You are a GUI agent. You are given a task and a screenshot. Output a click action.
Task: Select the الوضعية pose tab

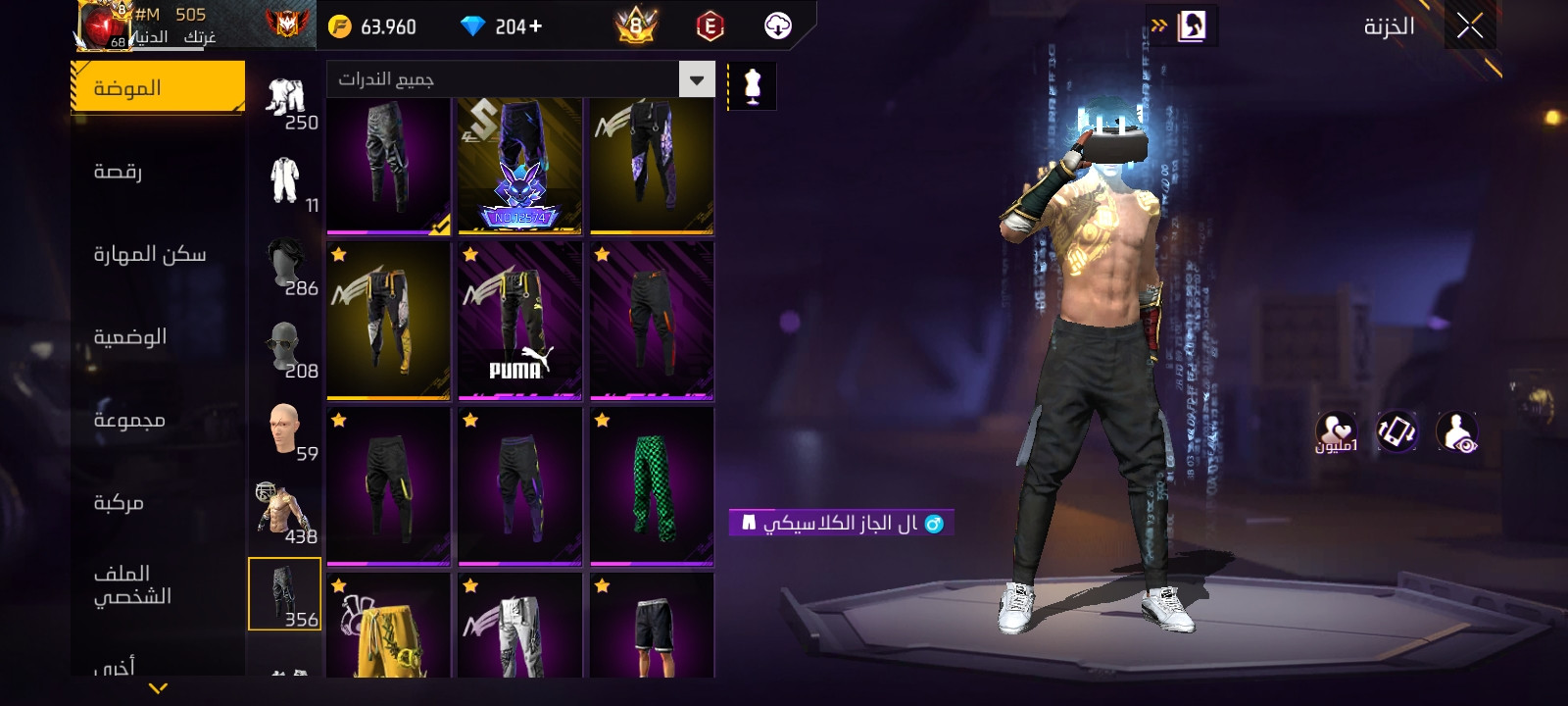(129, 336)
